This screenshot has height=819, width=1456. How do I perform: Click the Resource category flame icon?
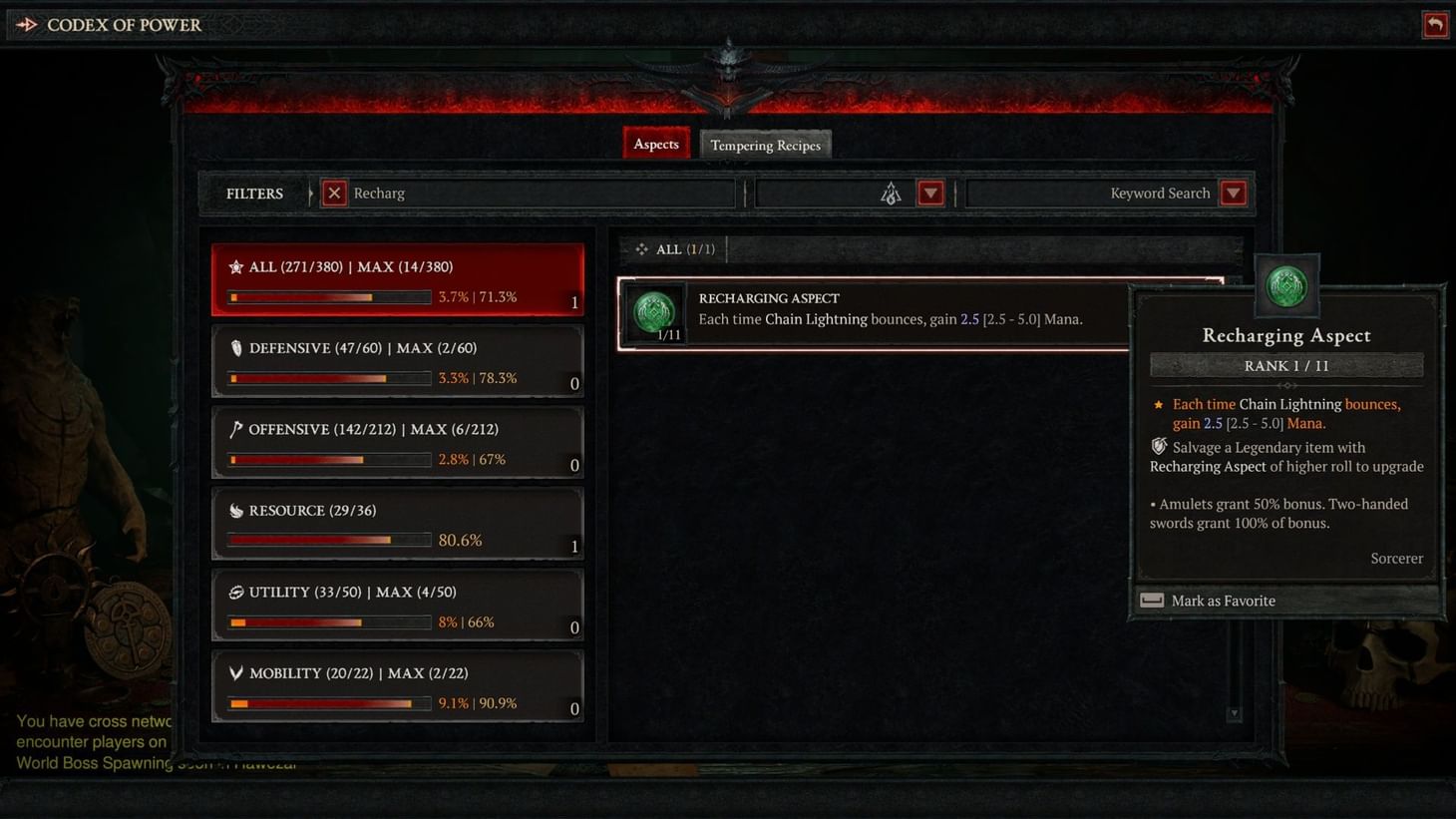[235, 509]
